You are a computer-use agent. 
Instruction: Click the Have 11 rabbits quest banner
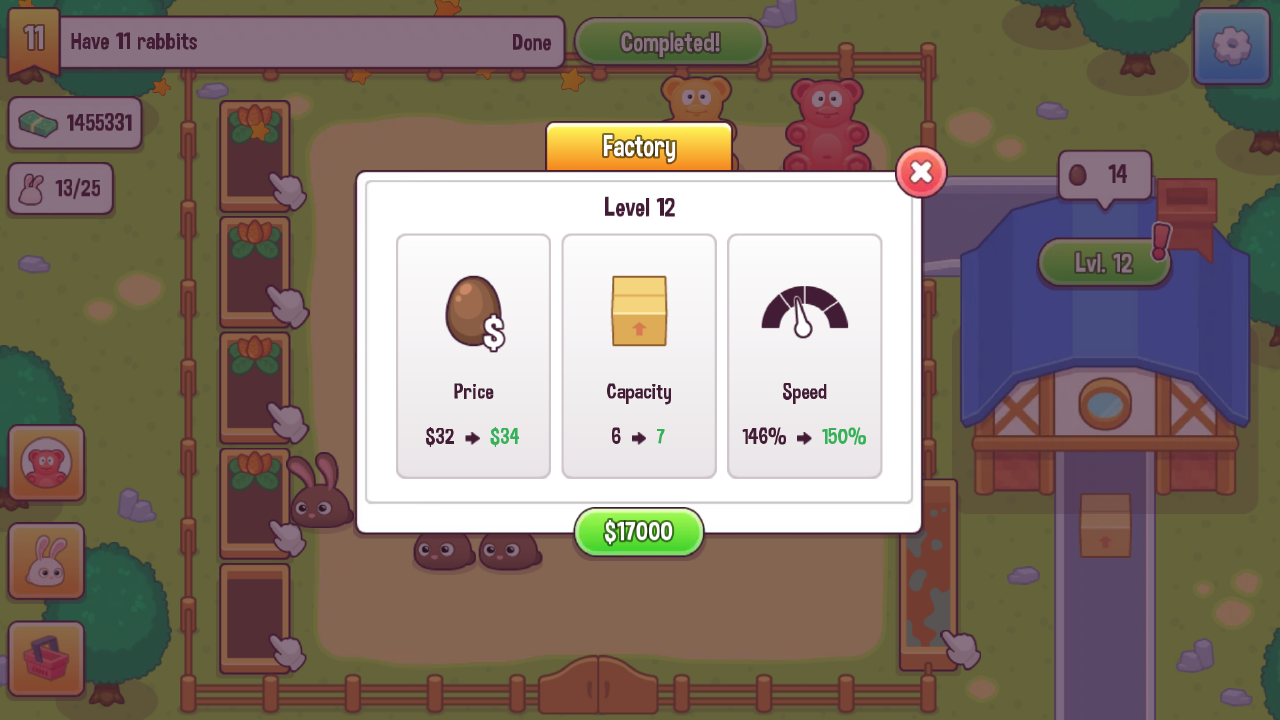(310, 42)
